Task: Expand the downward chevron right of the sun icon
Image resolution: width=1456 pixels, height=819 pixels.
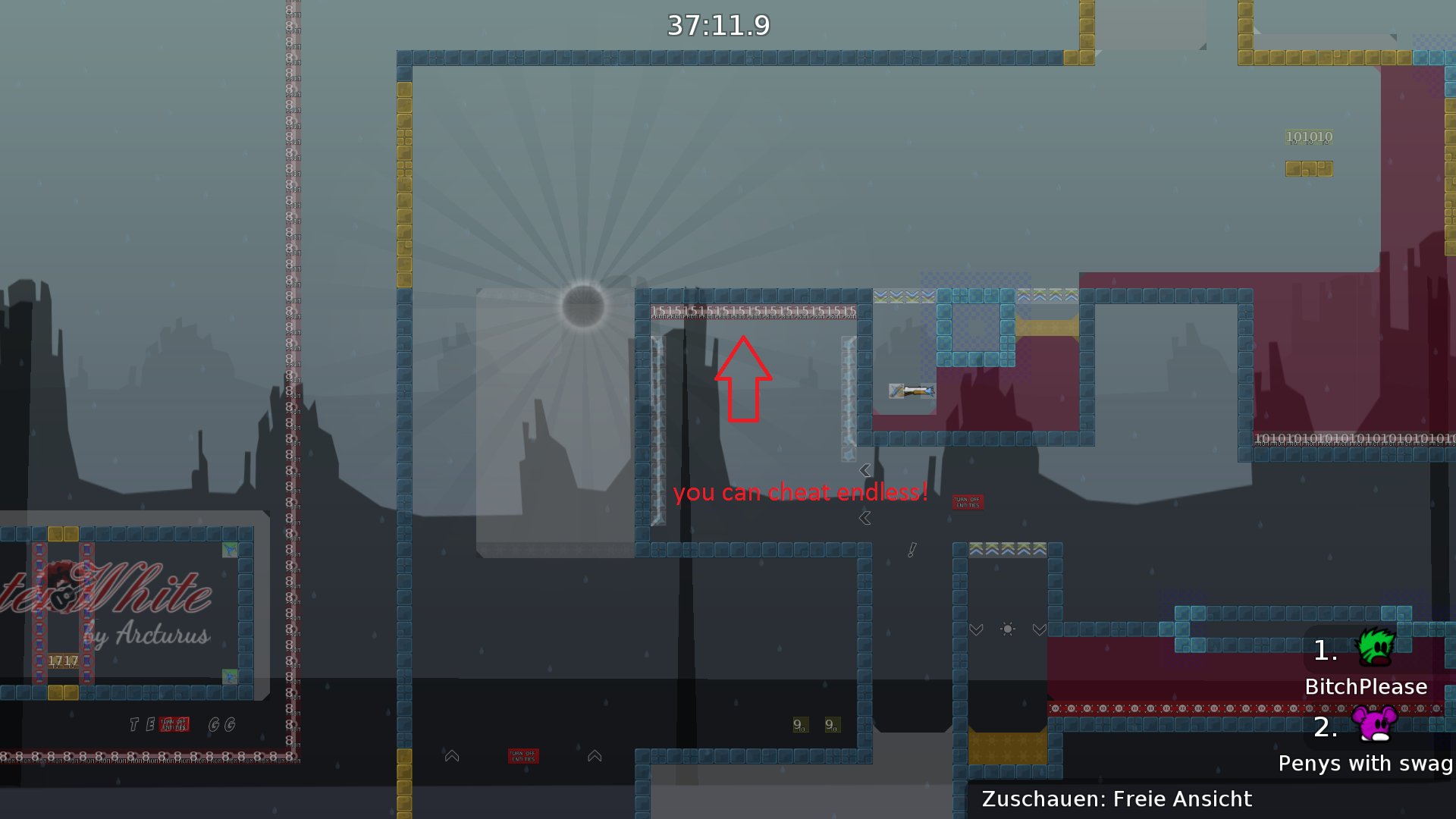Action: pyautogui.click(x=1038, y=629)
